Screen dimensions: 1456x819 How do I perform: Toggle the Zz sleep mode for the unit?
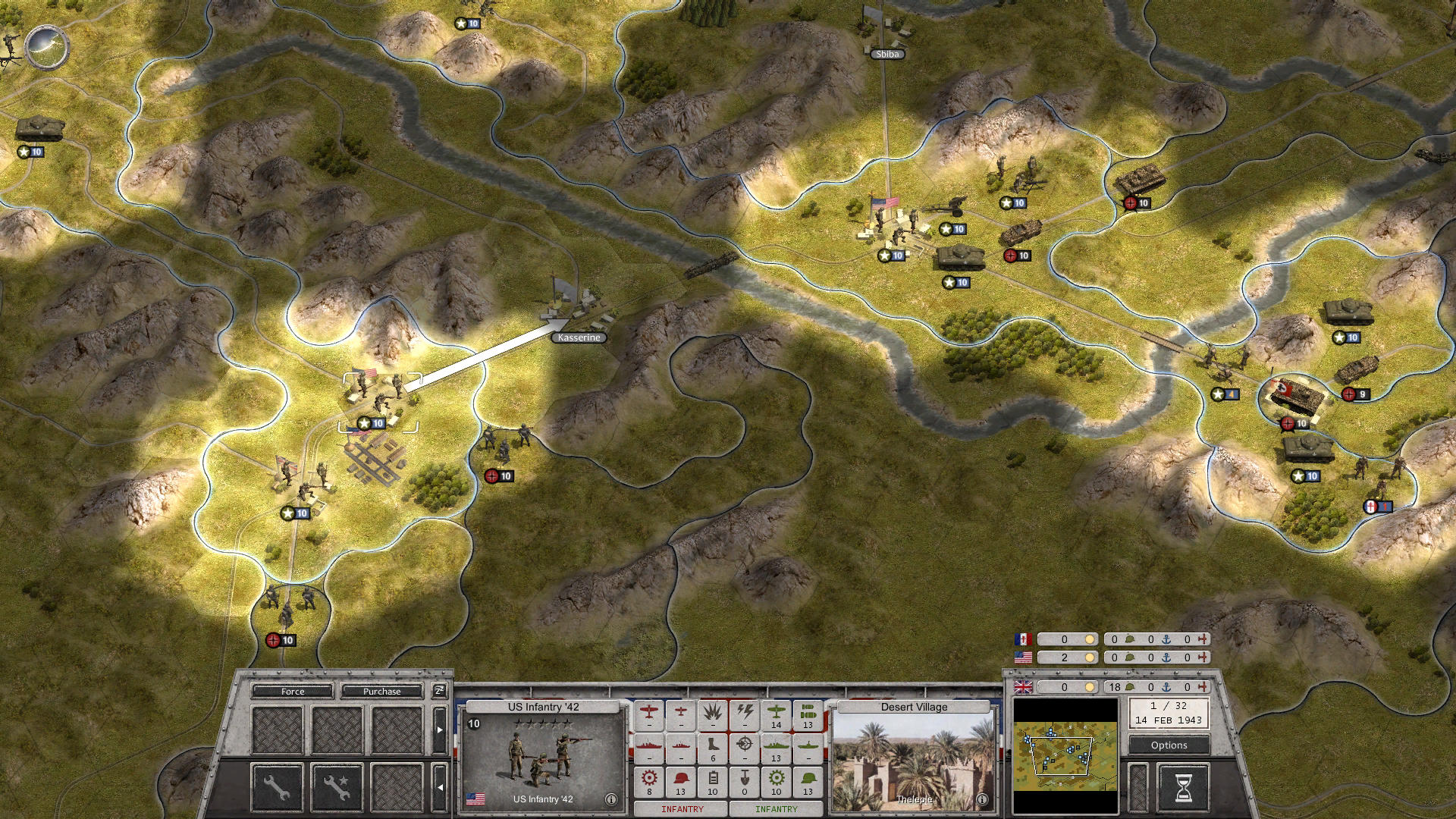[x=440, y=691]
